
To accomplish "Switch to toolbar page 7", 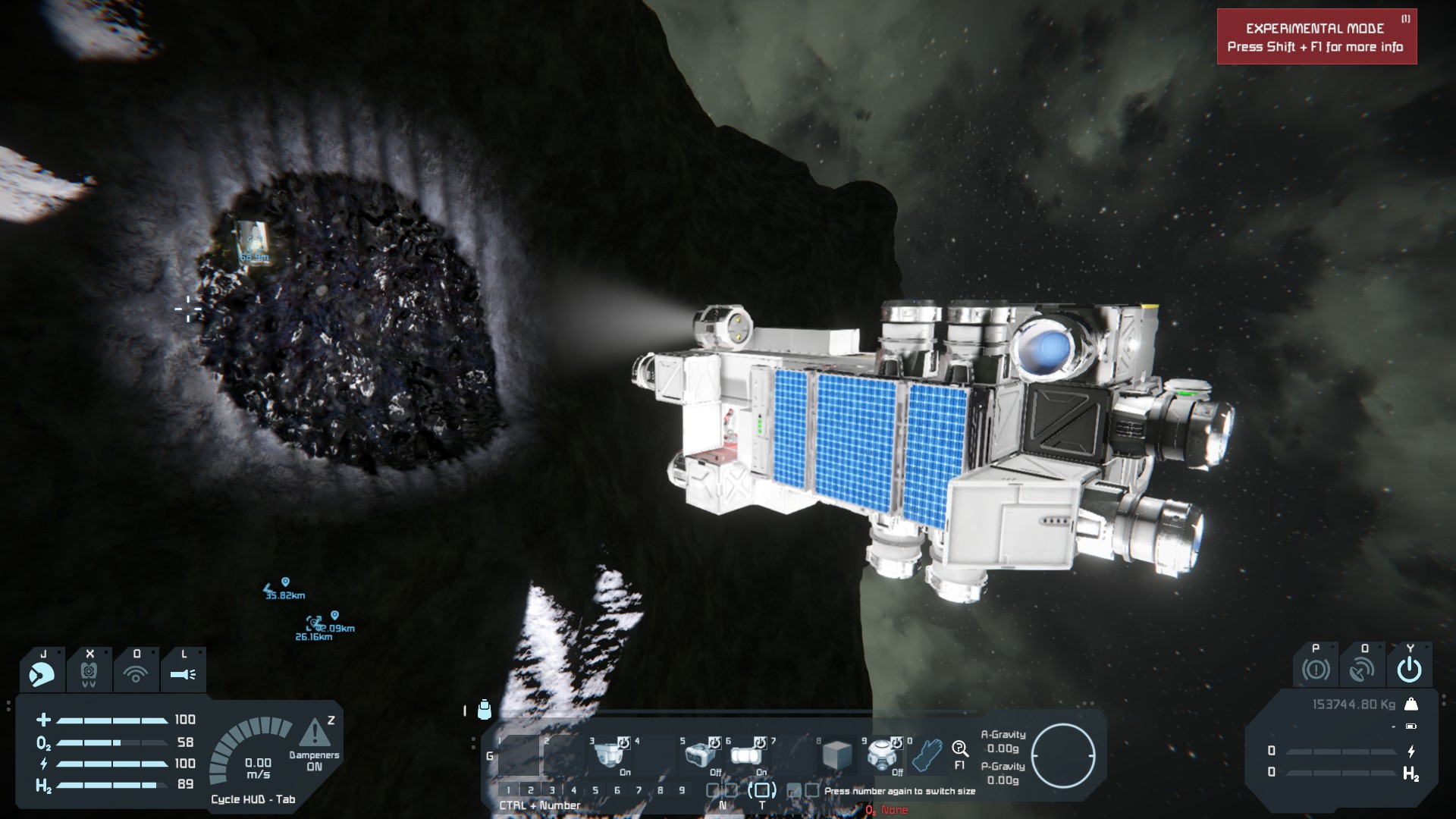I will (639, 790).
